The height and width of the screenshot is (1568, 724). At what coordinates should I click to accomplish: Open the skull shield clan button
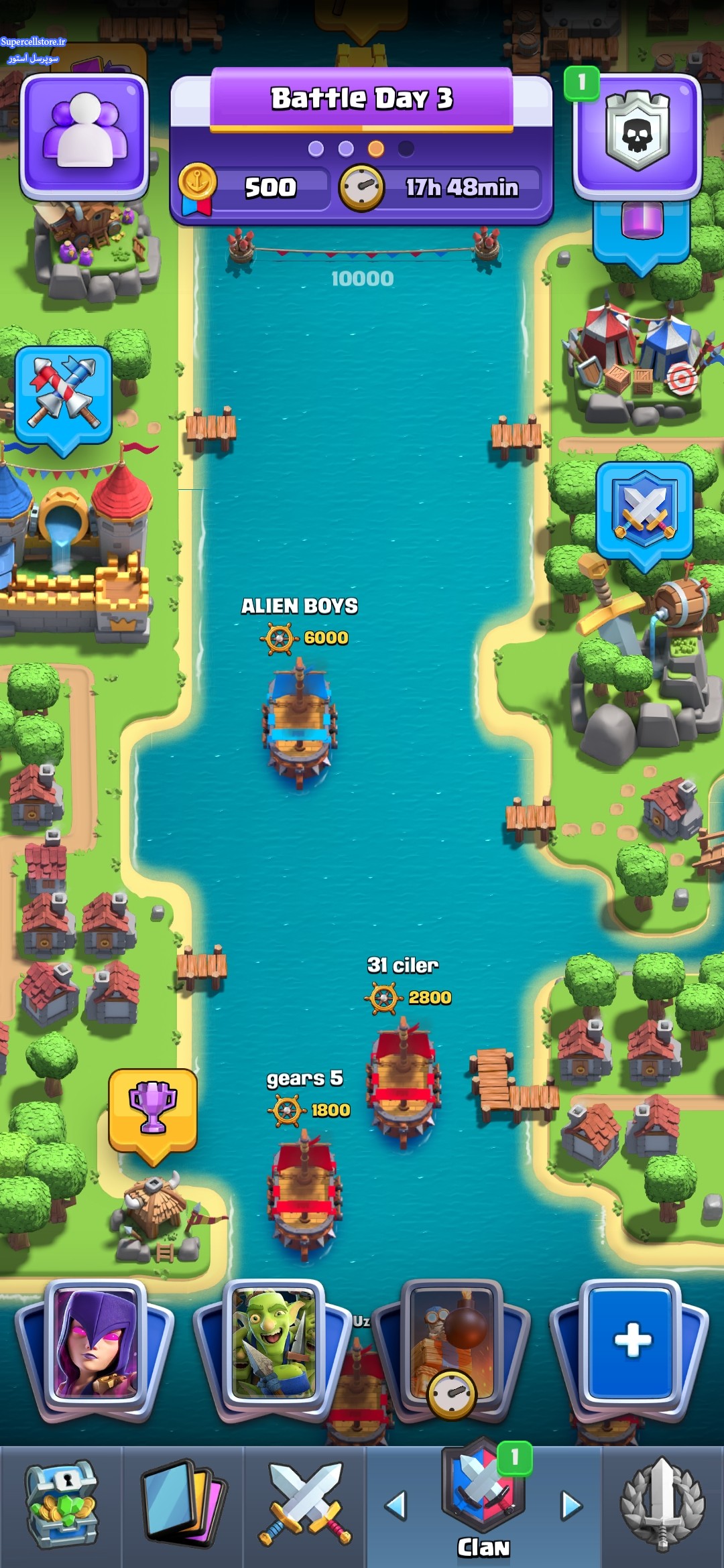pos(637,135)
